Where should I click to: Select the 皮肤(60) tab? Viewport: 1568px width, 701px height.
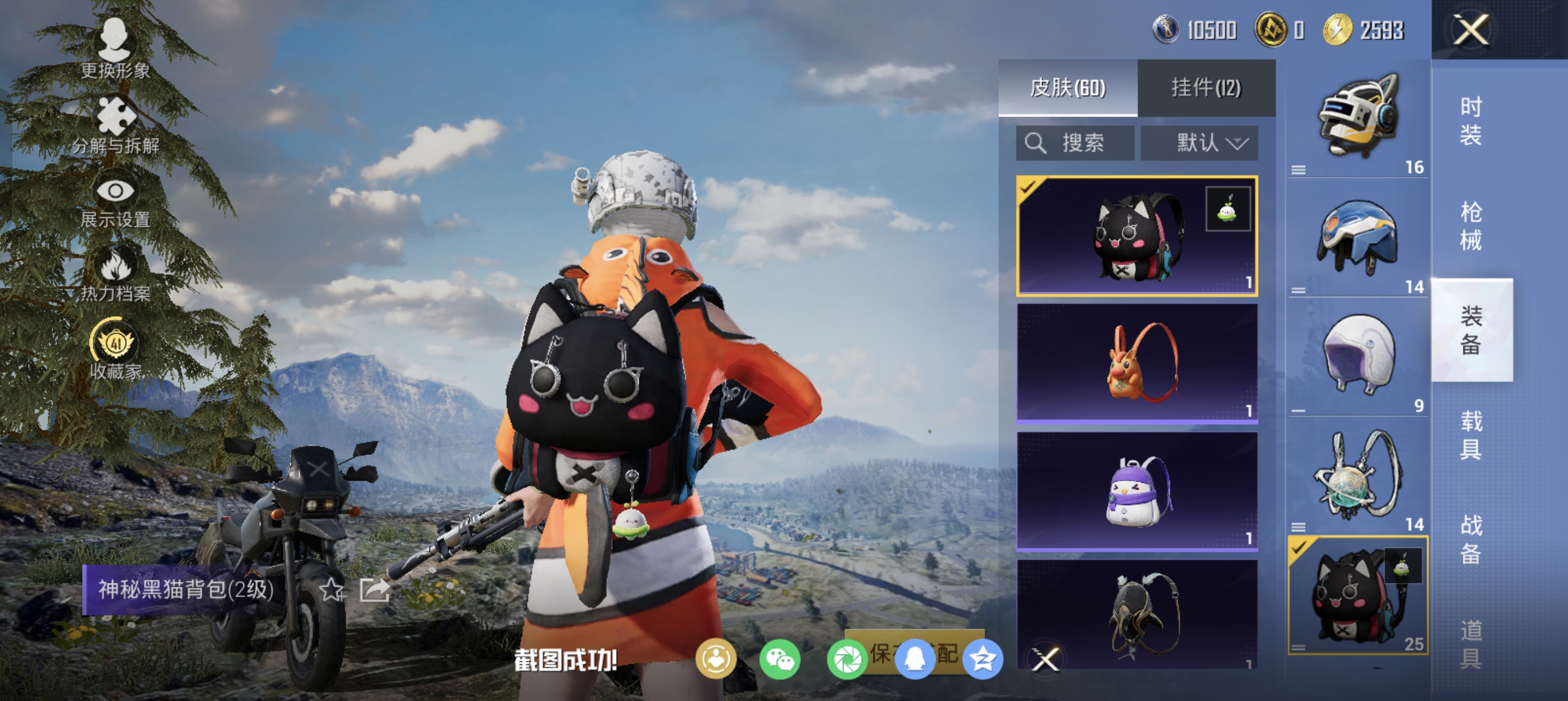pos(1067,88)
